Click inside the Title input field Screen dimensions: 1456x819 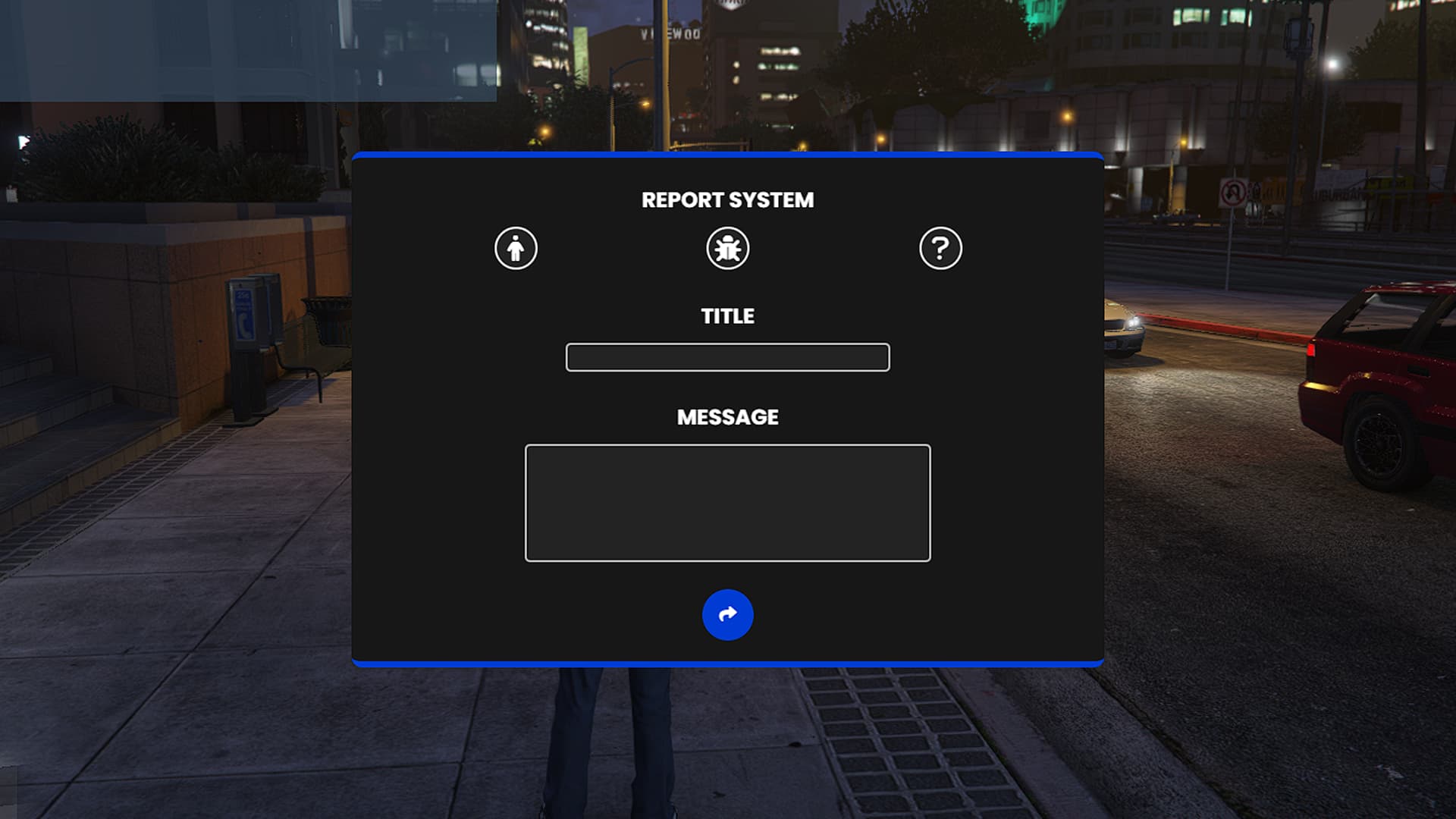(x=726, y=356)
